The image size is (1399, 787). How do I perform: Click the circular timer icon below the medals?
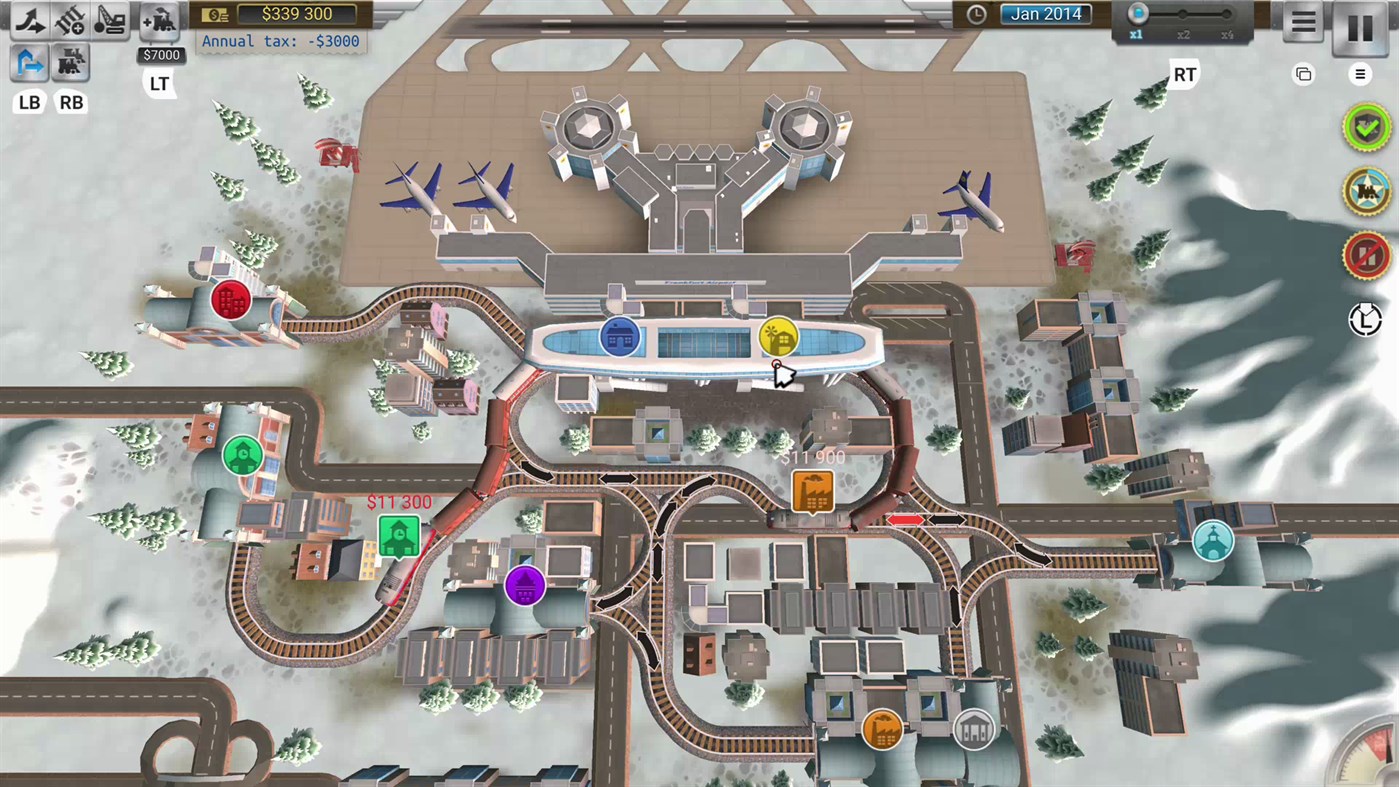coord(1366,320)
